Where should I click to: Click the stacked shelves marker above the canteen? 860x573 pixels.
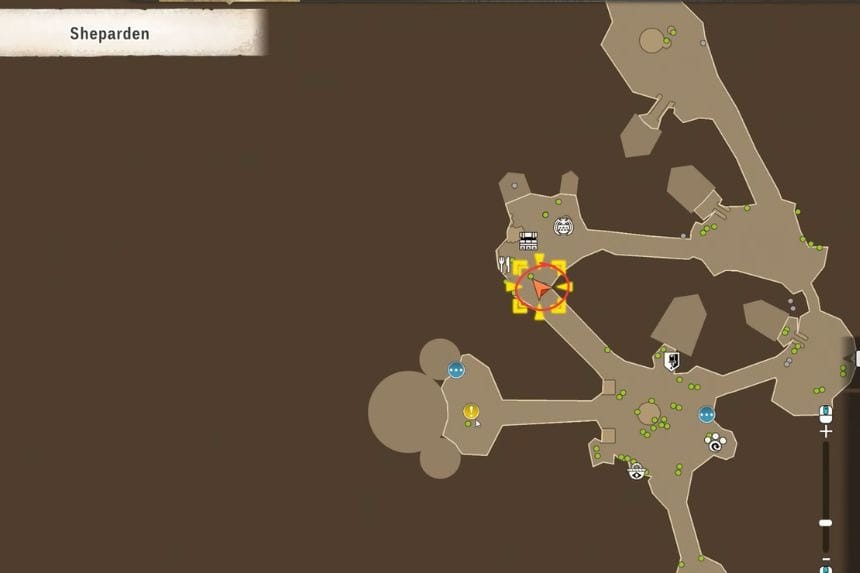click(x=528, y=240)
